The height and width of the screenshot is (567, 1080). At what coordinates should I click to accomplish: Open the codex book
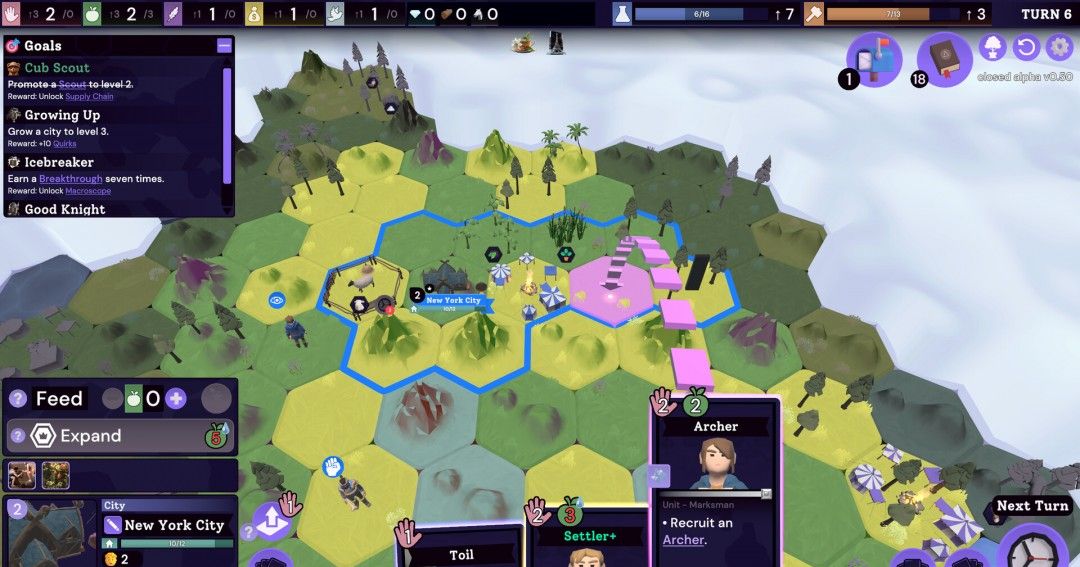click(x=944, y=59)
